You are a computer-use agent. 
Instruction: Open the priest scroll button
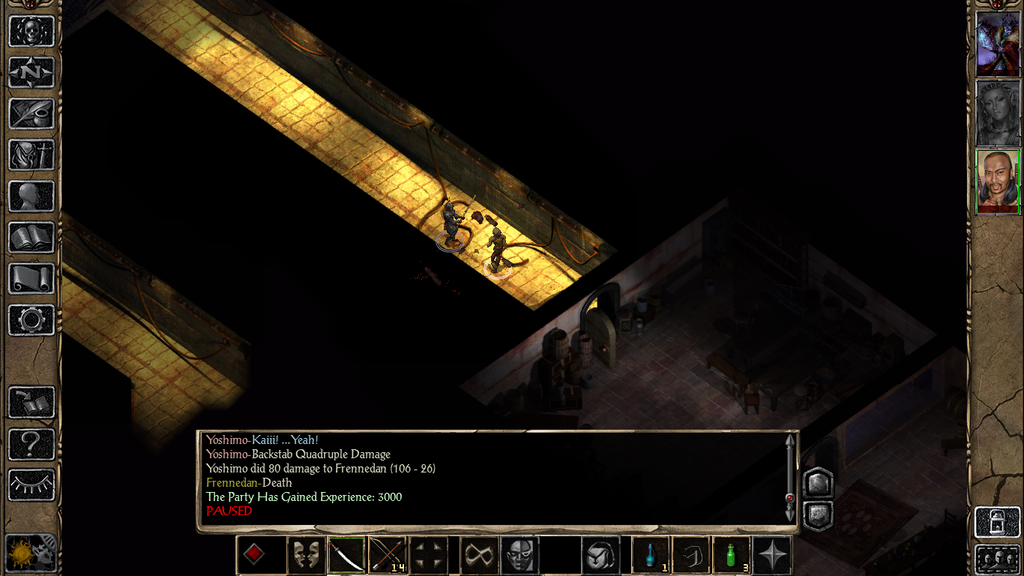(x=31, y=278)
